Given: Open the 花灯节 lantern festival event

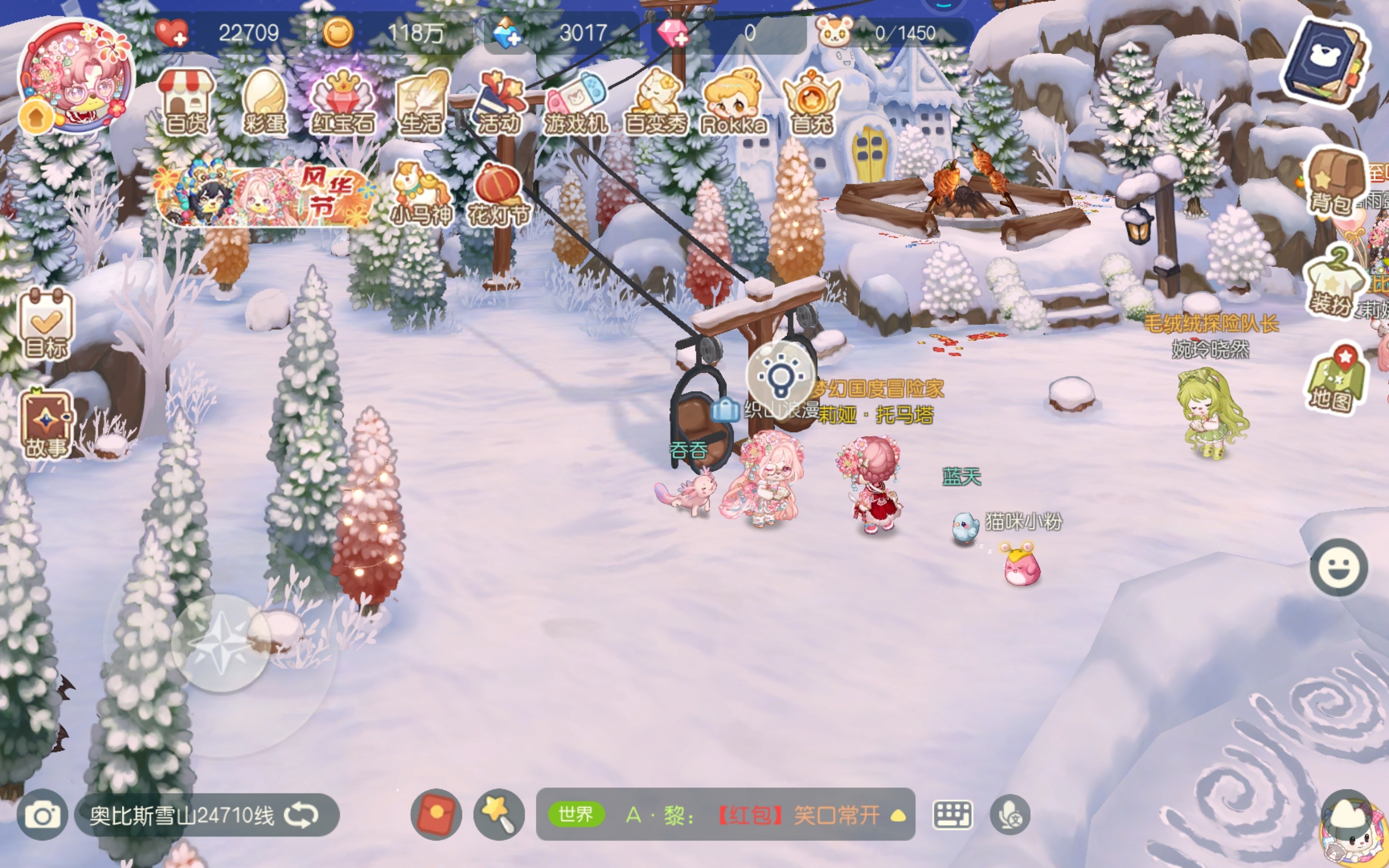Looking at the screenshot, I should (499, 194).
